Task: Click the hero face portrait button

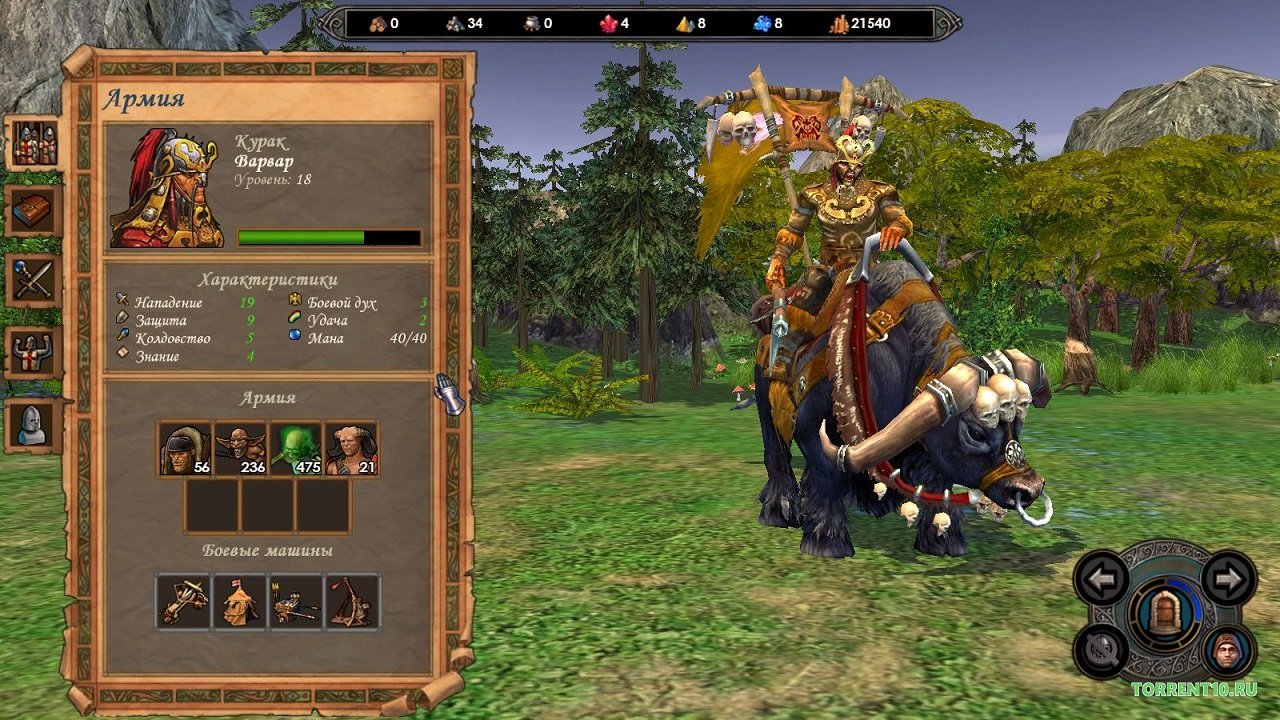Action: pyautogui.click(x=1228, y=651)
